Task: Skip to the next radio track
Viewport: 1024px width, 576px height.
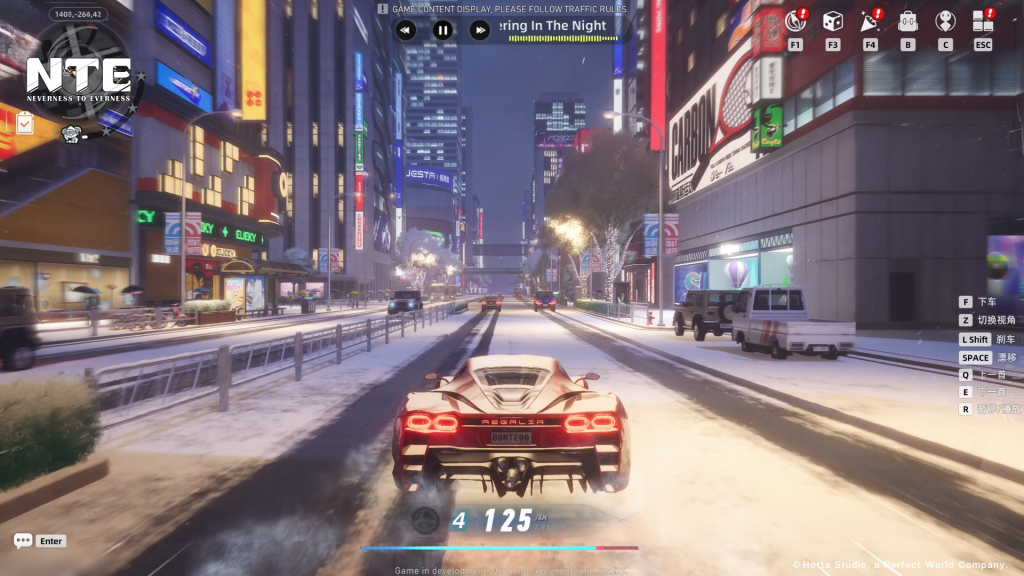Action: pyautogui.click(x=480, y=30)
